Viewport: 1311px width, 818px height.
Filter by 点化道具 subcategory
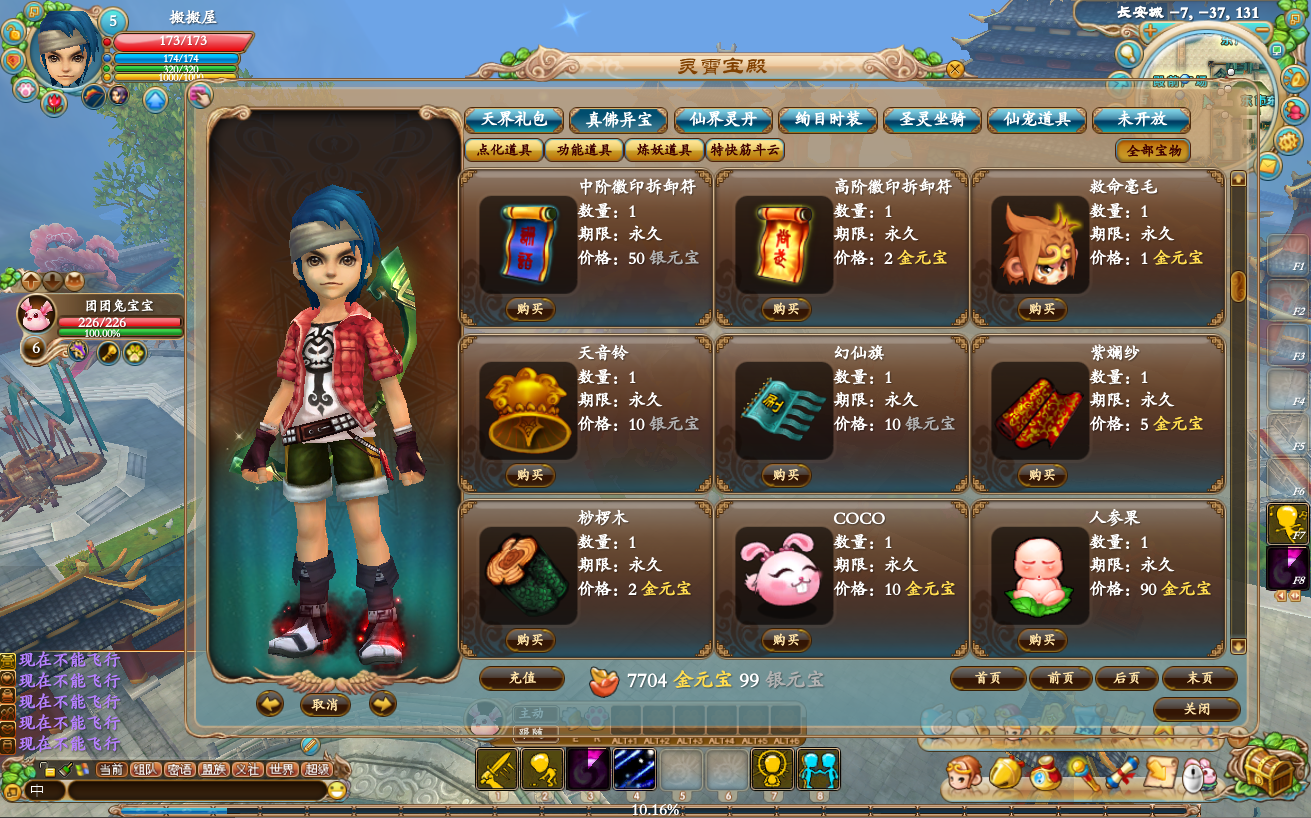tap(503, 151)
